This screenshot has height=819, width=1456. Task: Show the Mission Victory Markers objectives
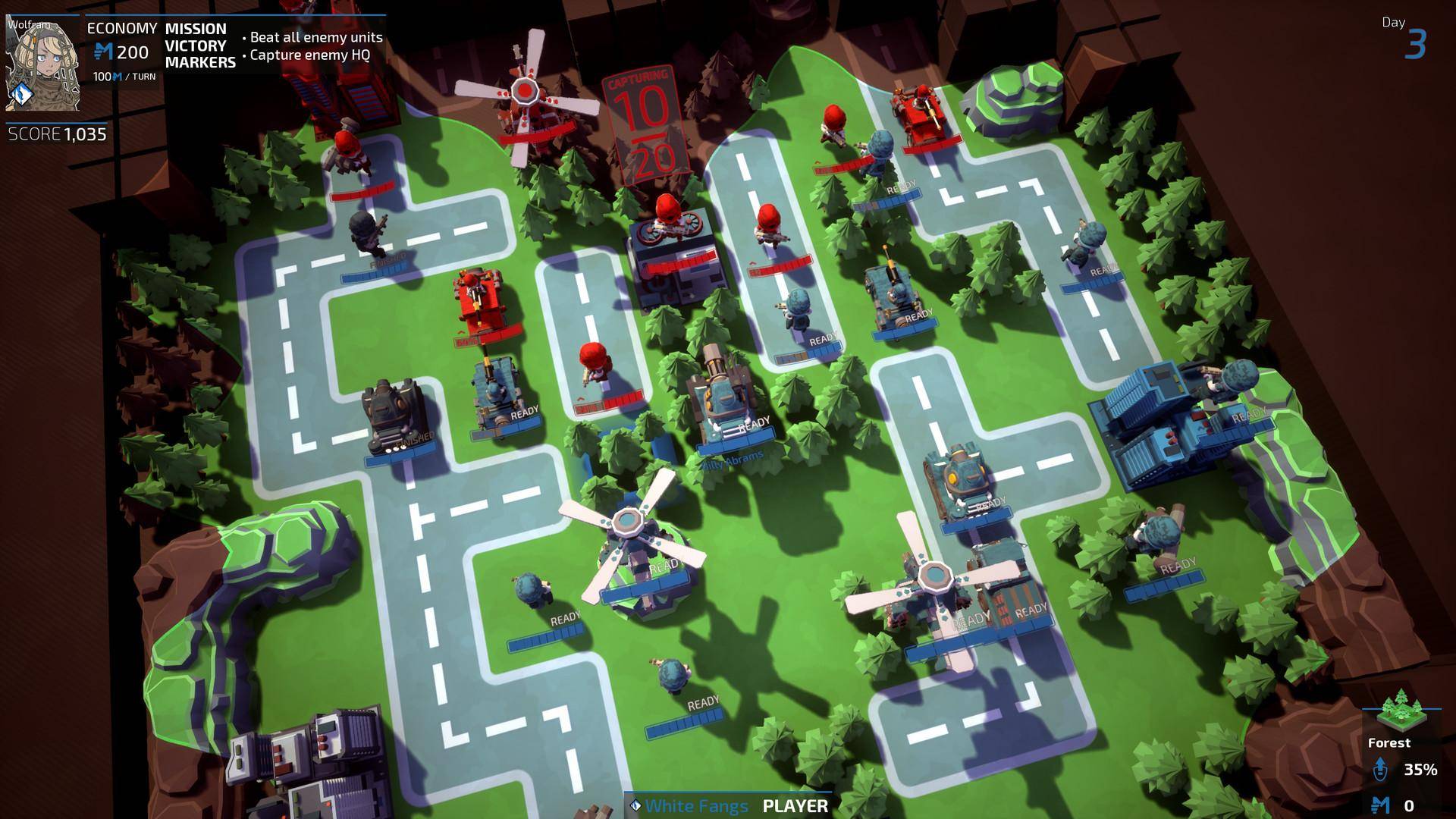(x=200, y=46)
